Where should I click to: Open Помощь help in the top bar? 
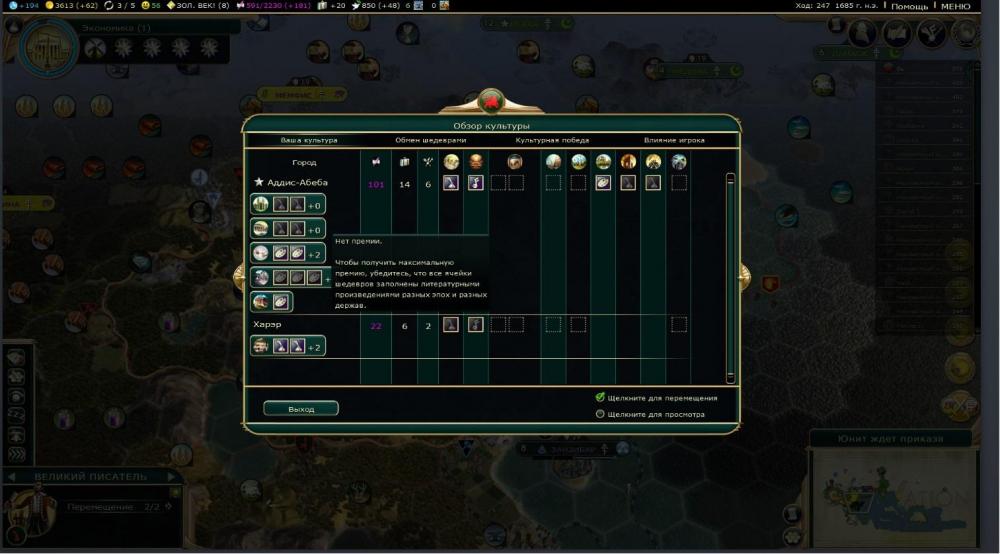[x=909, y=6]
